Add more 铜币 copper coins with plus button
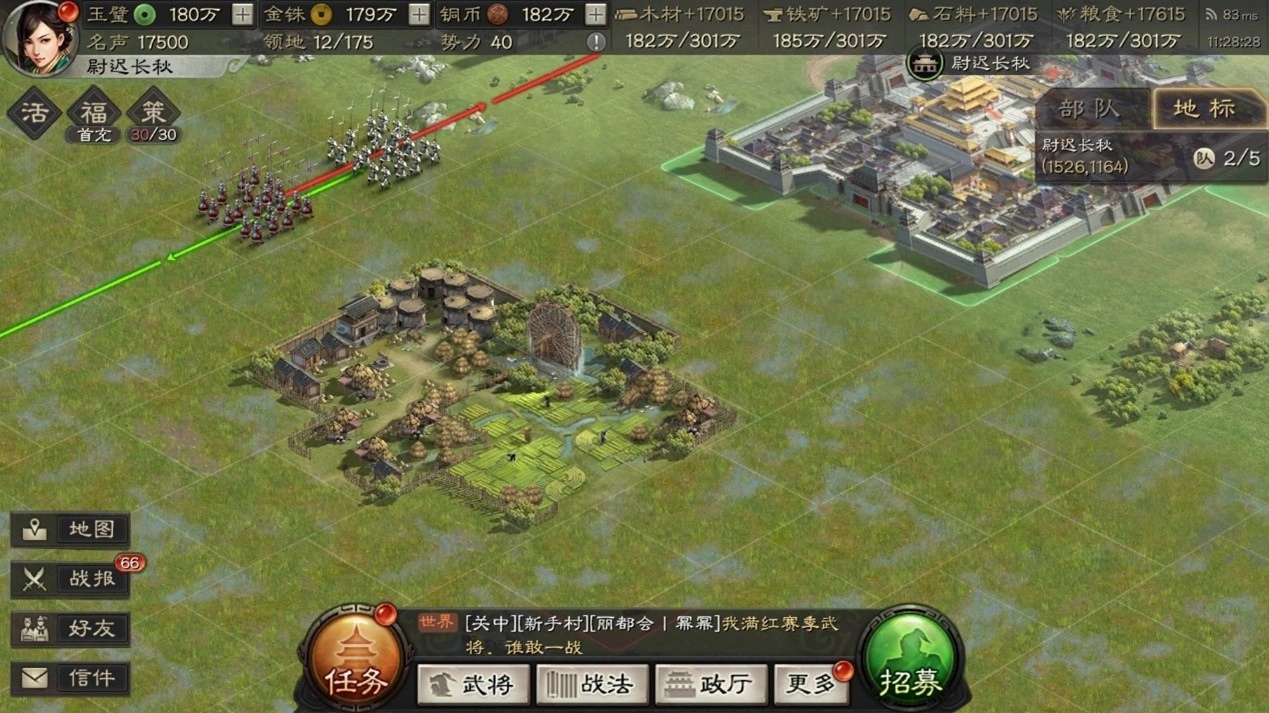Image resolution: width=1269 pixels, height=713 pixels. point(595,14)
